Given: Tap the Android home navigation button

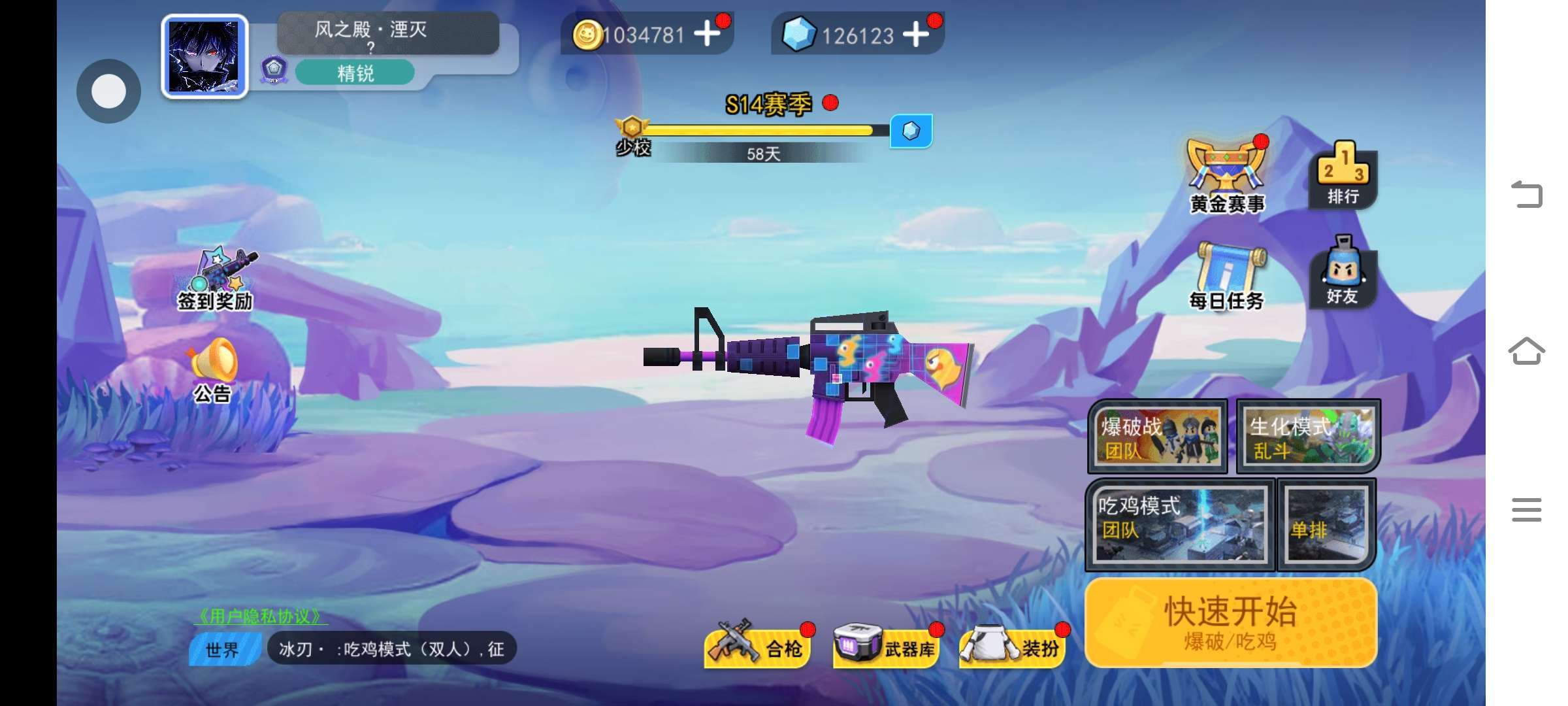Looking at the screenshot, I should point(1526,352).
